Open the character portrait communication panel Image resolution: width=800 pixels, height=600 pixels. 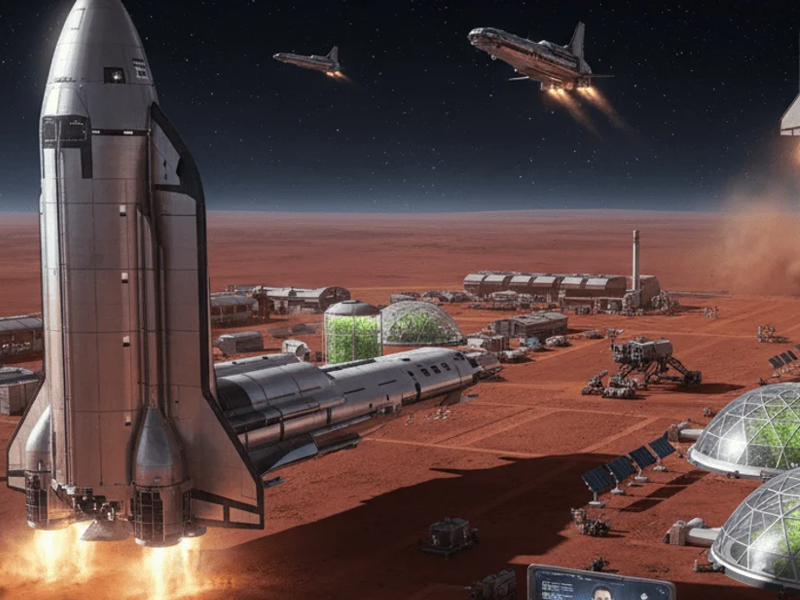point(600,584)
